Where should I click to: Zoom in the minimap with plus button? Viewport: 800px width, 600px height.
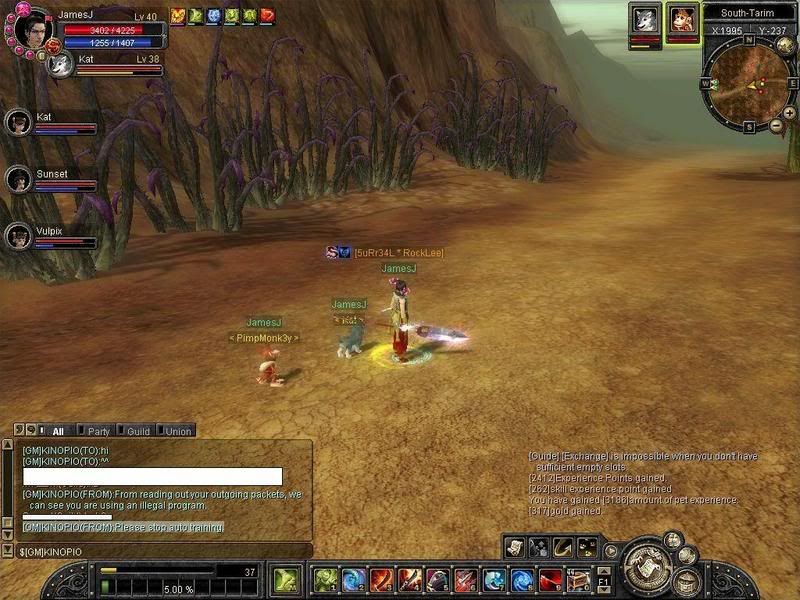click(789, 113)
